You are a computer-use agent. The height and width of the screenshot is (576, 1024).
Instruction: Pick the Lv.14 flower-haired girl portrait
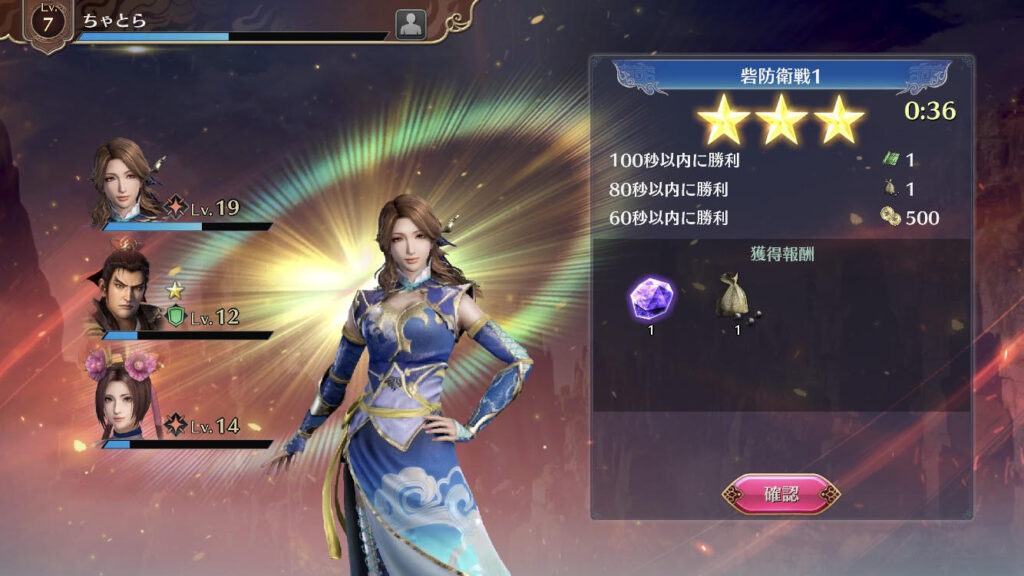121,400
